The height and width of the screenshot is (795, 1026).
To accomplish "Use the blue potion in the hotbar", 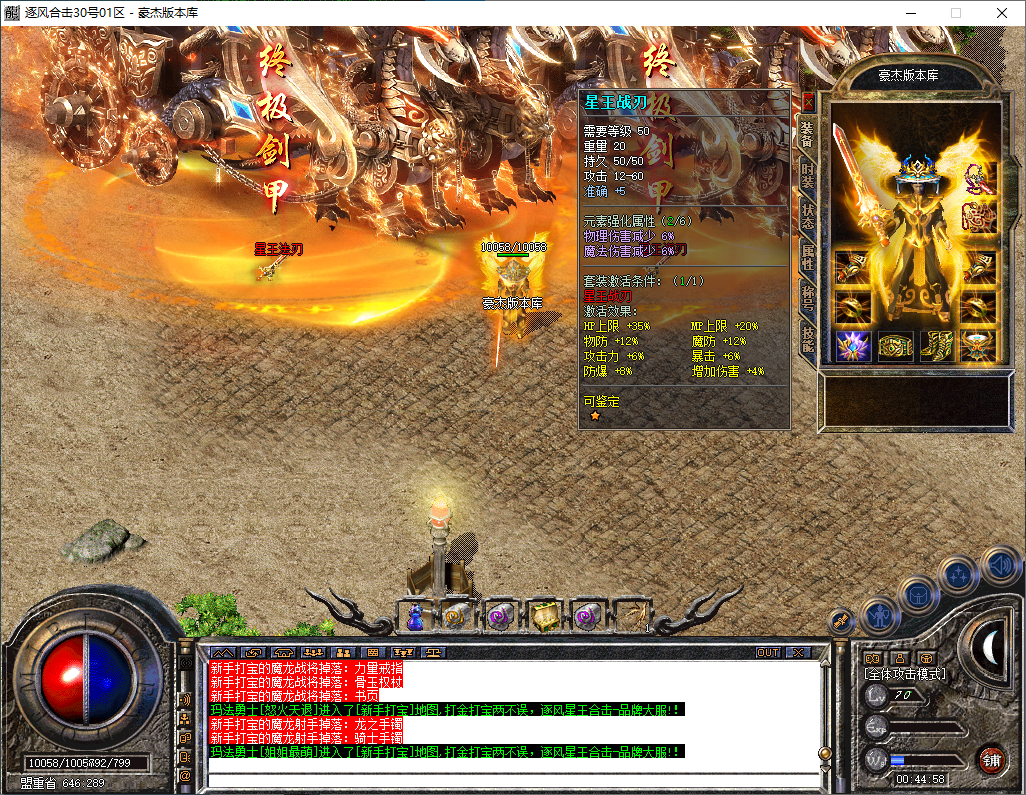I will coord(415,617).
